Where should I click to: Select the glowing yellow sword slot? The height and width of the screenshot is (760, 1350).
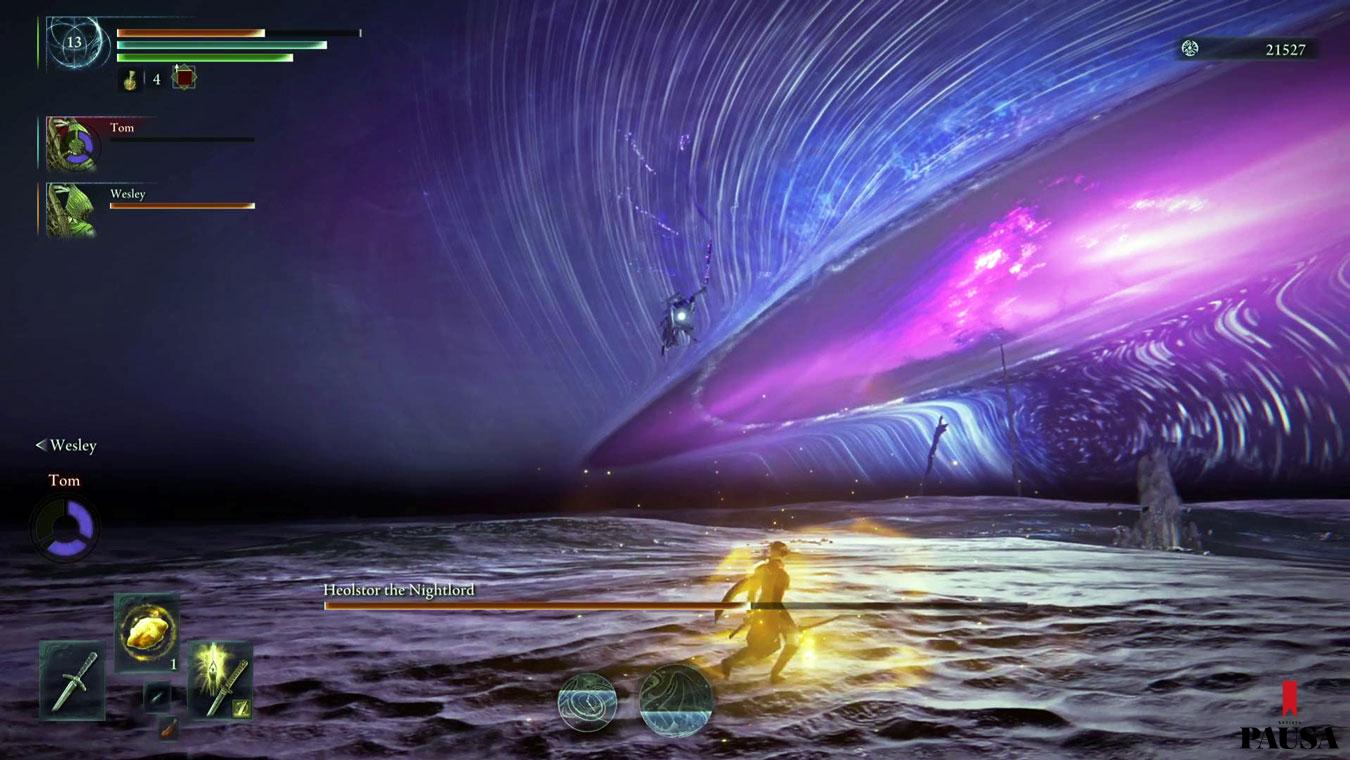(220, 680)
